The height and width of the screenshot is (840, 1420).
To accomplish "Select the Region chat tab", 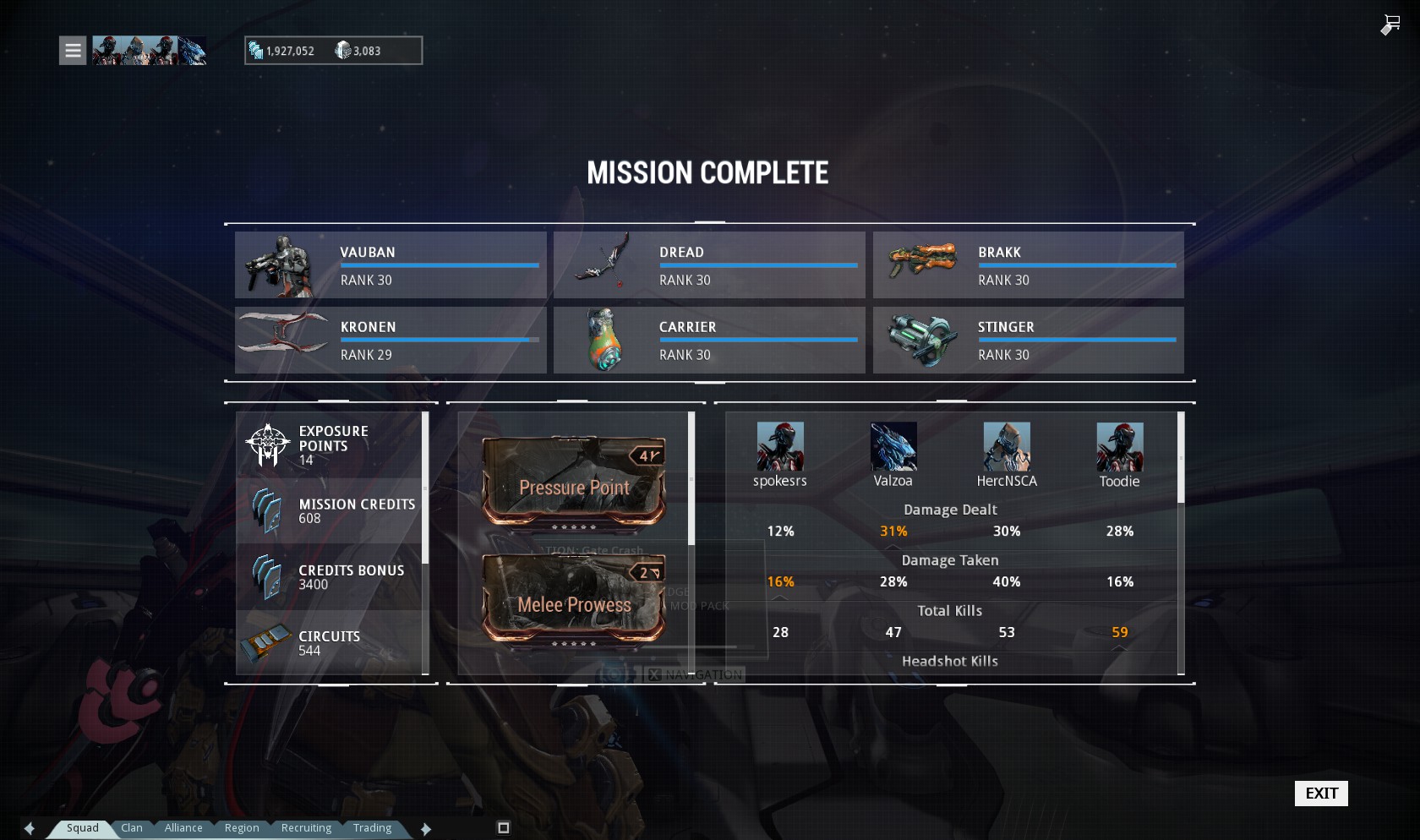I will [242, 828].
